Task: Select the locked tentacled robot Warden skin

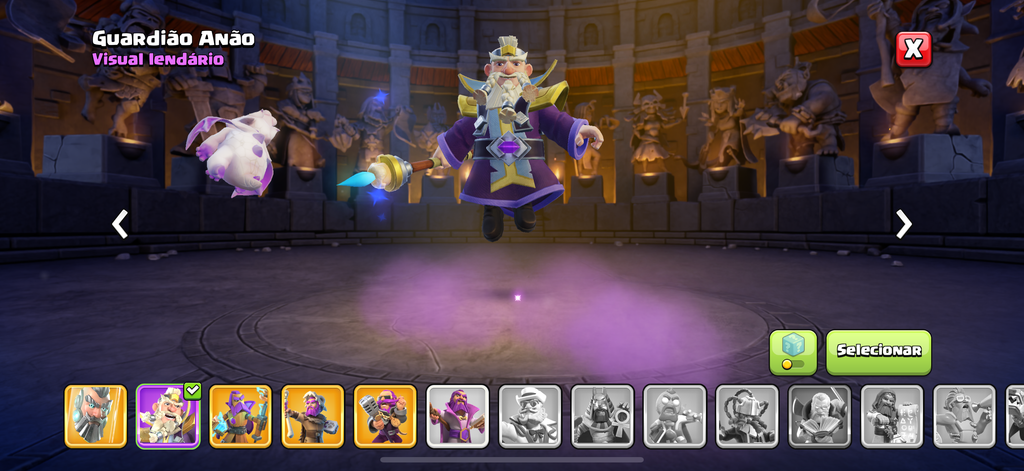Action: click(747, 415)
